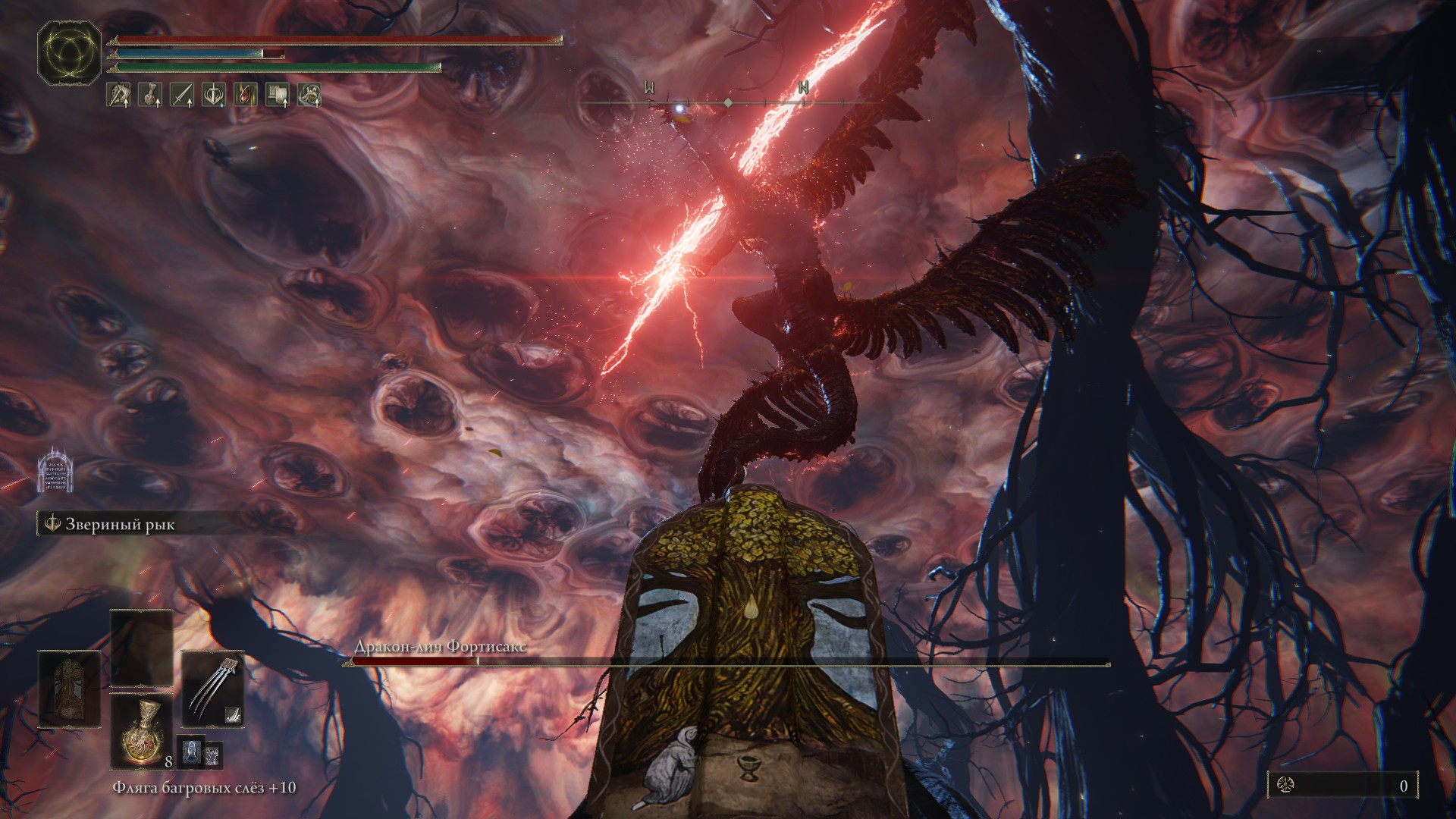
Task: Click the flask buff status icon
Action: (x=150, y=95)
